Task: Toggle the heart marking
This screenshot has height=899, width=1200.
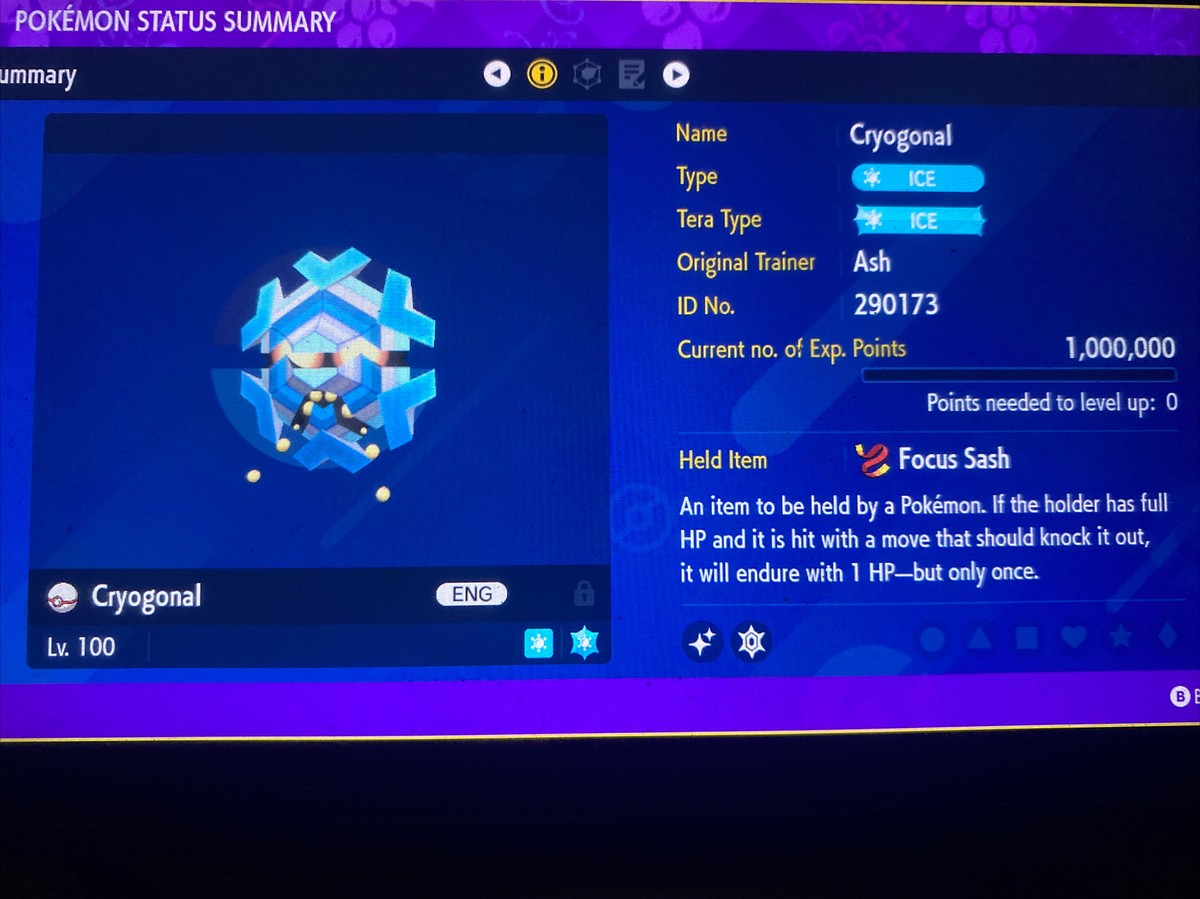Action: [x=1074, y=637]
